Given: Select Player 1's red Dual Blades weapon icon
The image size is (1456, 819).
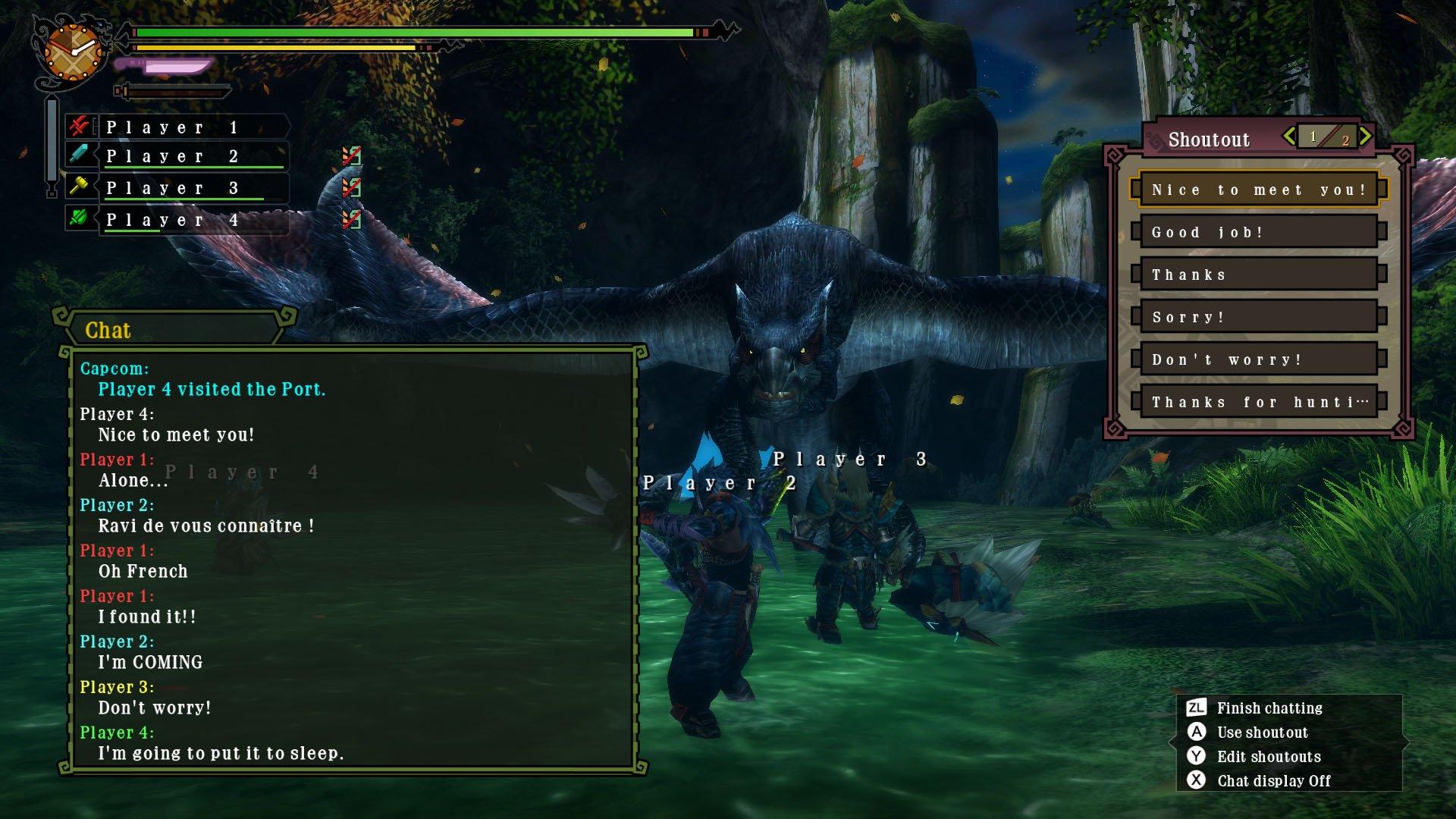Looking at the screenshot, I should (80, 127).
